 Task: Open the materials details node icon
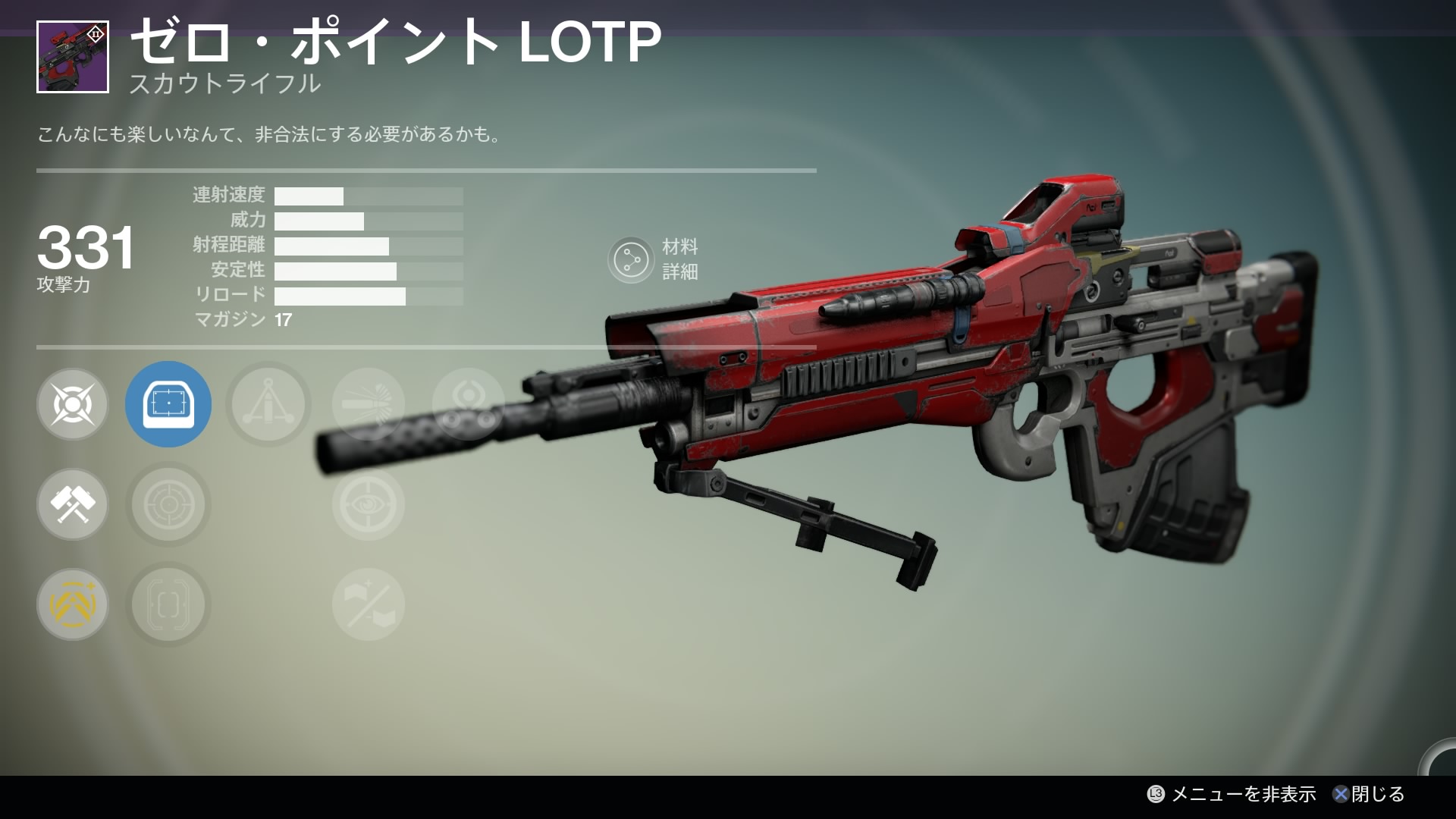click(631, 260)
